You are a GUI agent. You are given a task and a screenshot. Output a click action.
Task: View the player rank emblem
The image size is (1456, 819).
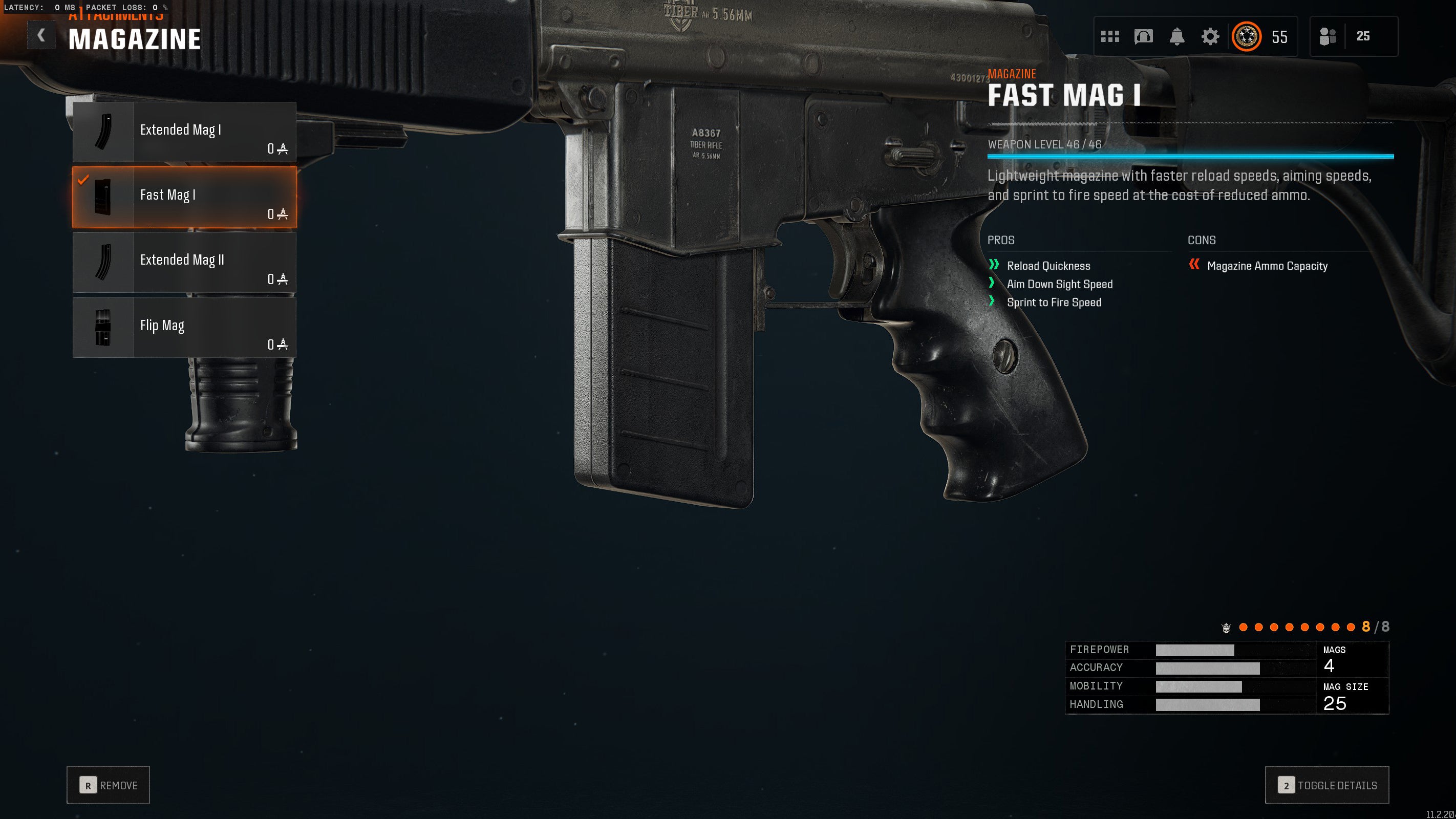1246,37
